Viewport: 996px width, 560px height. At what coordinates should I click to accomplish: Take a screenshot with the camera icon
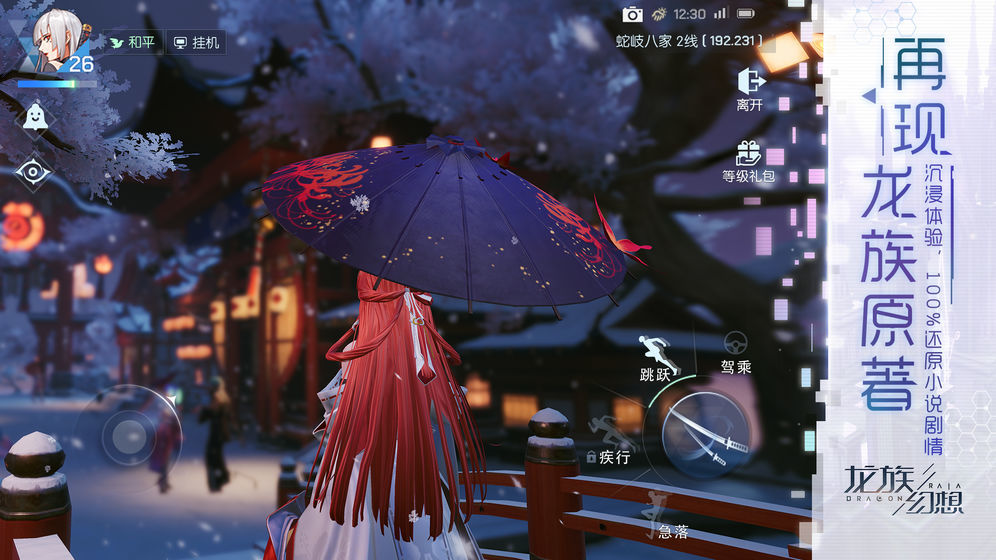click(632, 14)
